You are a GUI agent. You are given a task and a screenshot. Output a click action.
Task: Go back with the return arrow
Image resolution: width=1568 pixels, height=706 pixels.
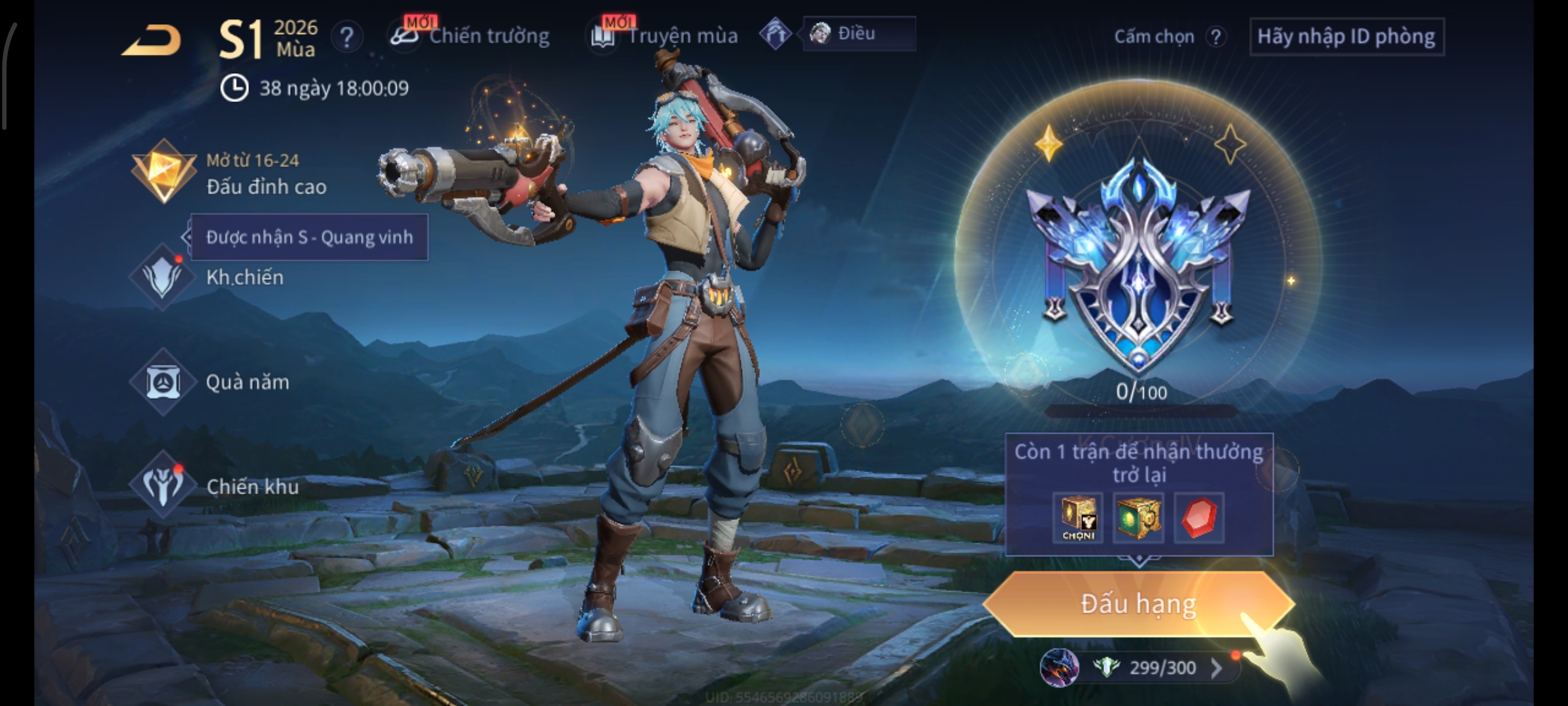pyautogui.click(x=152, y=39)
